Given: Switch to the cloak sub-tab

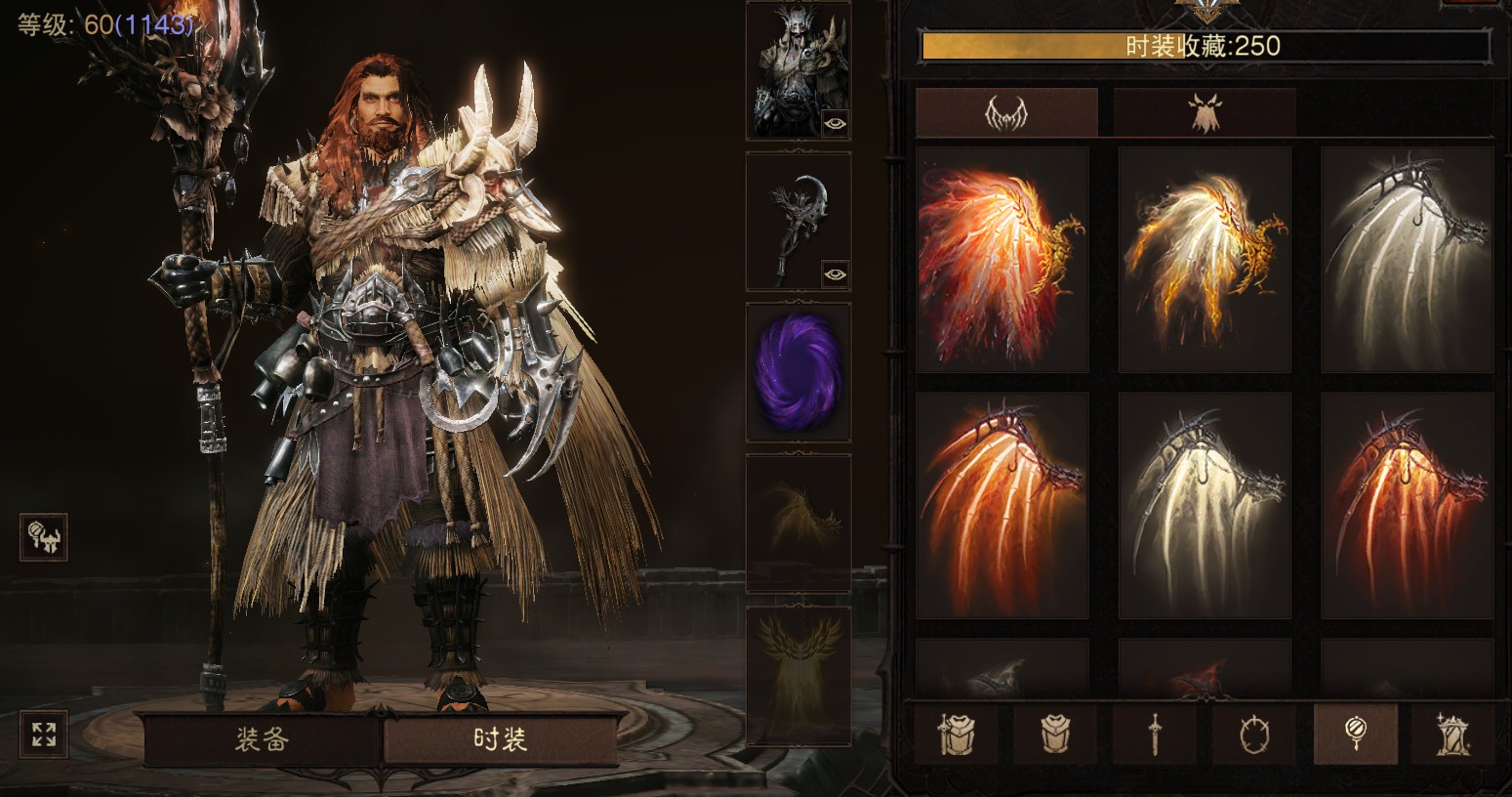Looking at the screenshot, I should (x=1205, y=113).
